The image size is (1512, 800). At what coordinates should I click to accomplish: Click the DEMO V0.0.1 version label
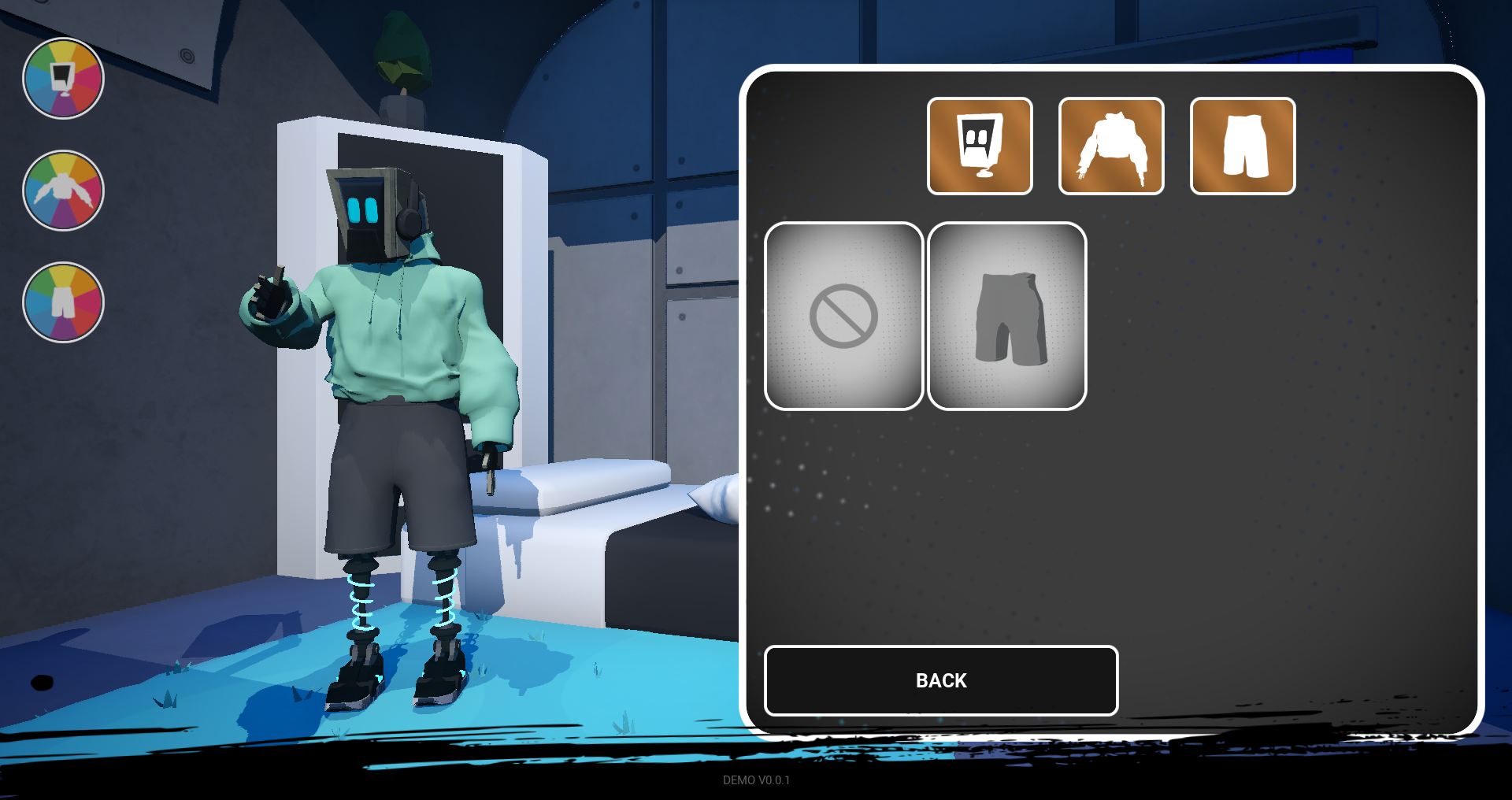click(x=756, y=781)
